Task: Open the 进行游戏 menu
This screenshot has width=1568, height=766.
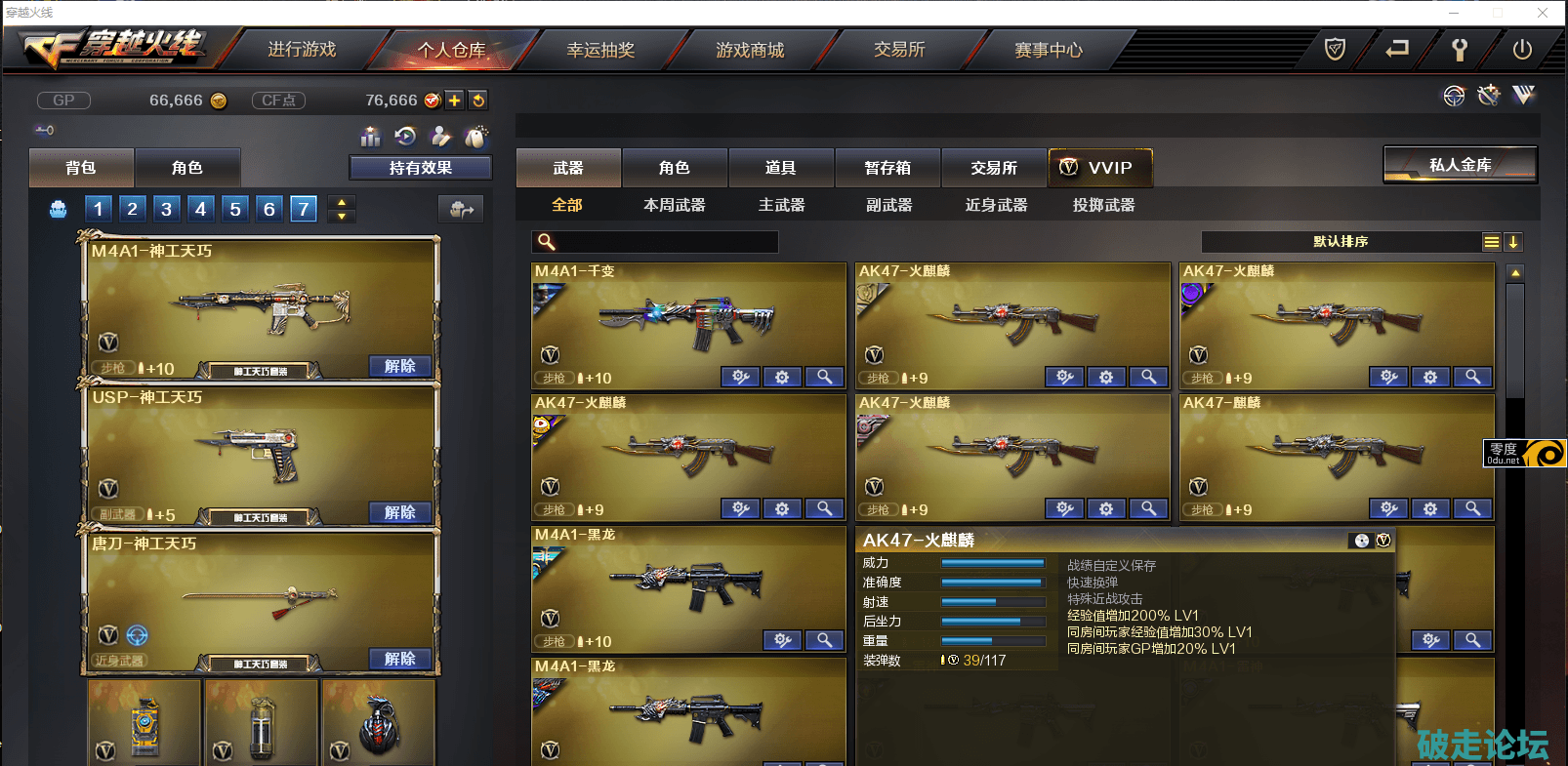Action: (x=302, y=50)
